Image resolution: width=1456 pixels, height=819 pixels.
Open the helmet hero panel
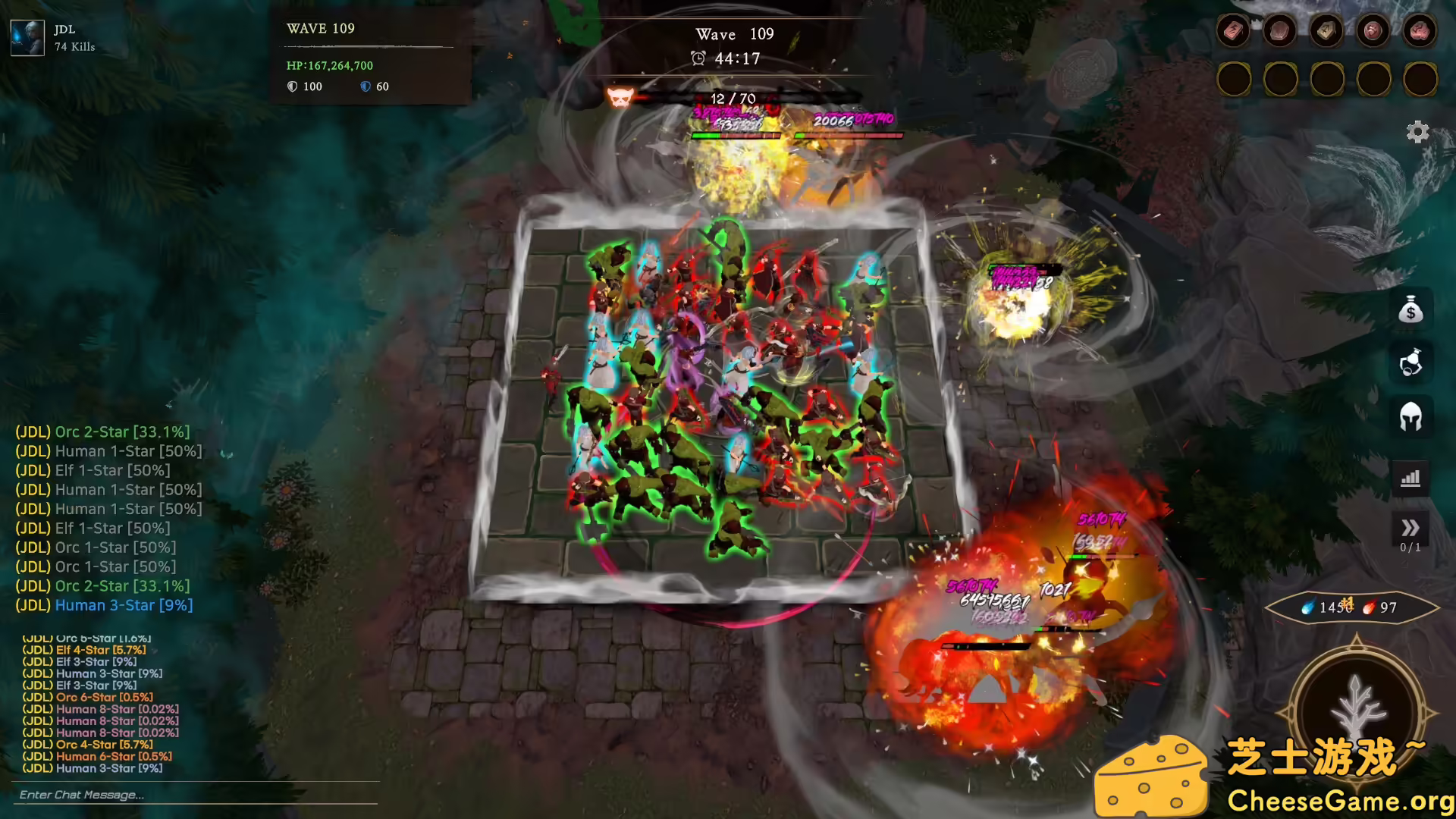tap(1410, 416)
